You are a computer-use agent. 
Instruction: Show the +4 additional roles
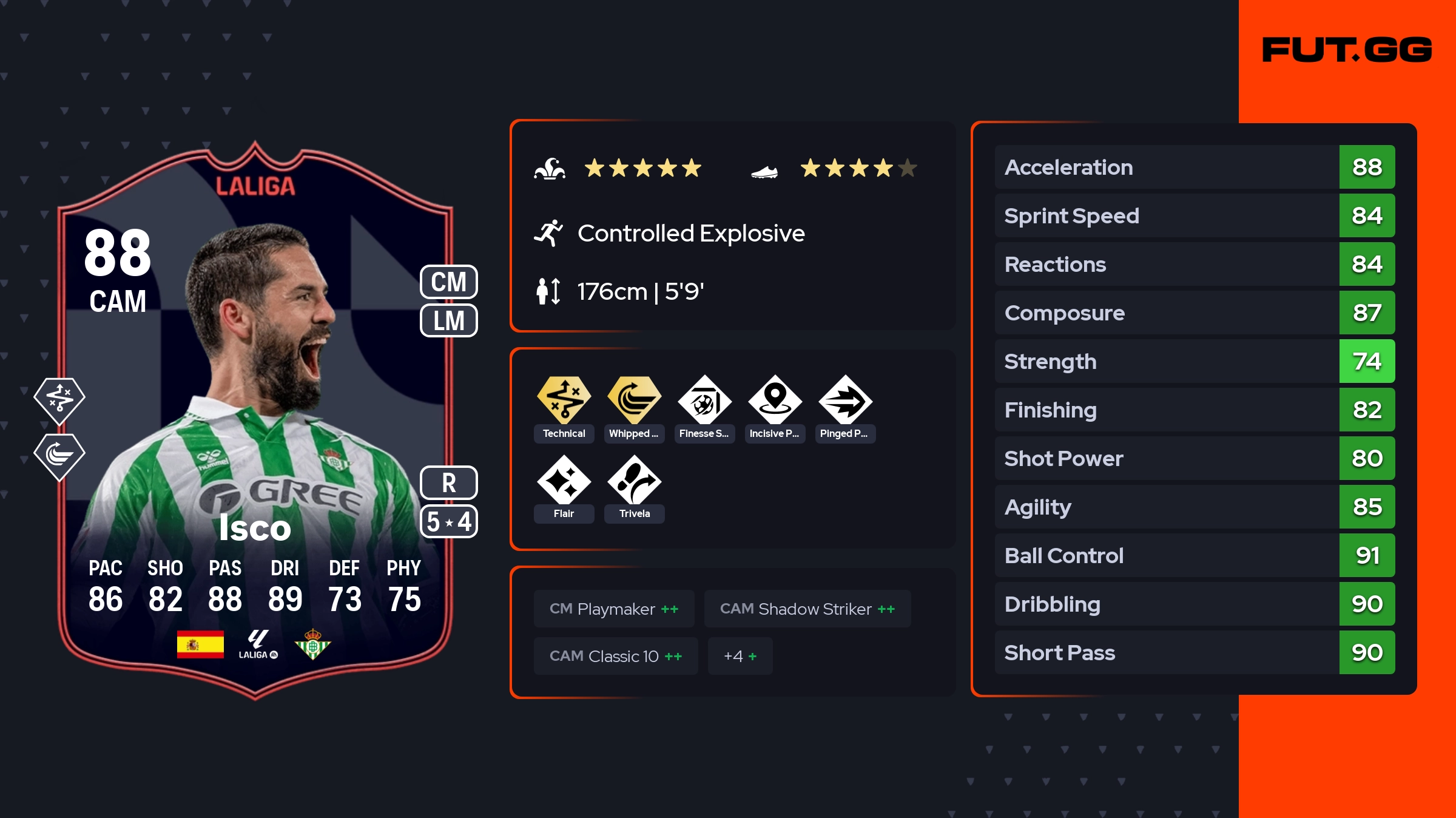pyautogui.click(x=740, y=656)
